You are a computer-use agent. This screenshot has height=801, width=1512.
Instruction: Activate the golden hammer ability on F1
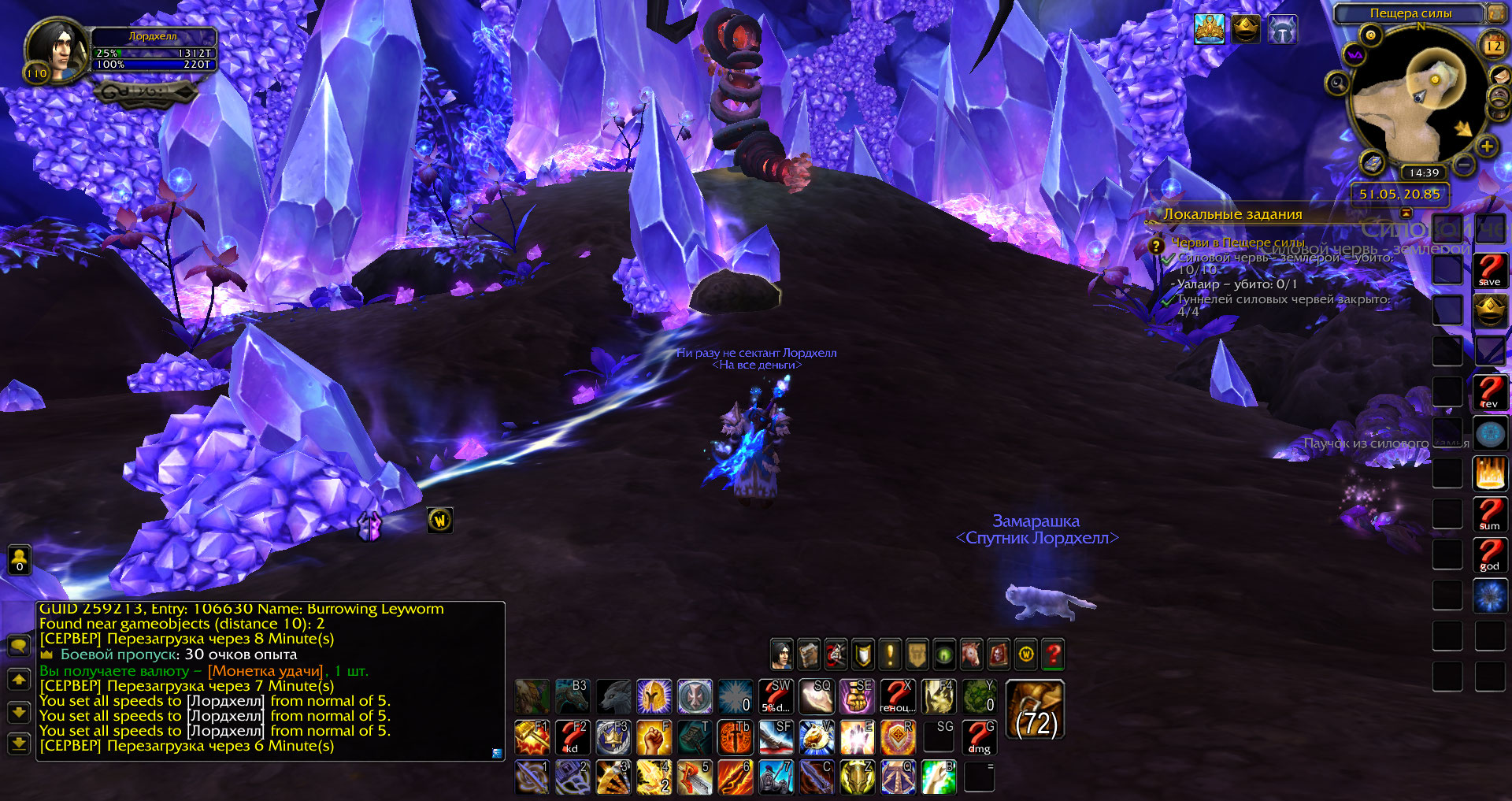tap(532, 737)
